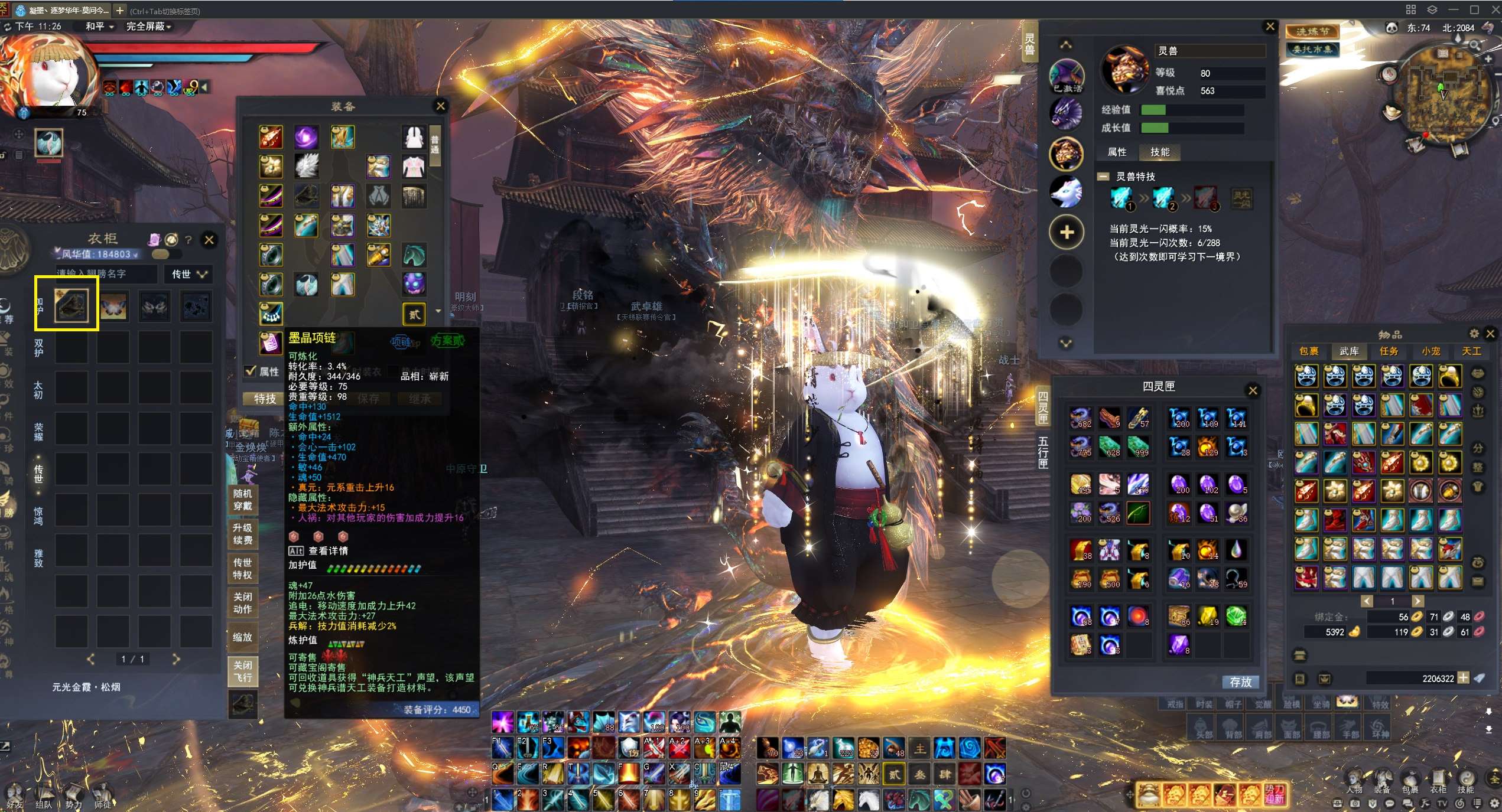
Task: Choose the 关闭飞行 button
Action: (x=242, y=671)
